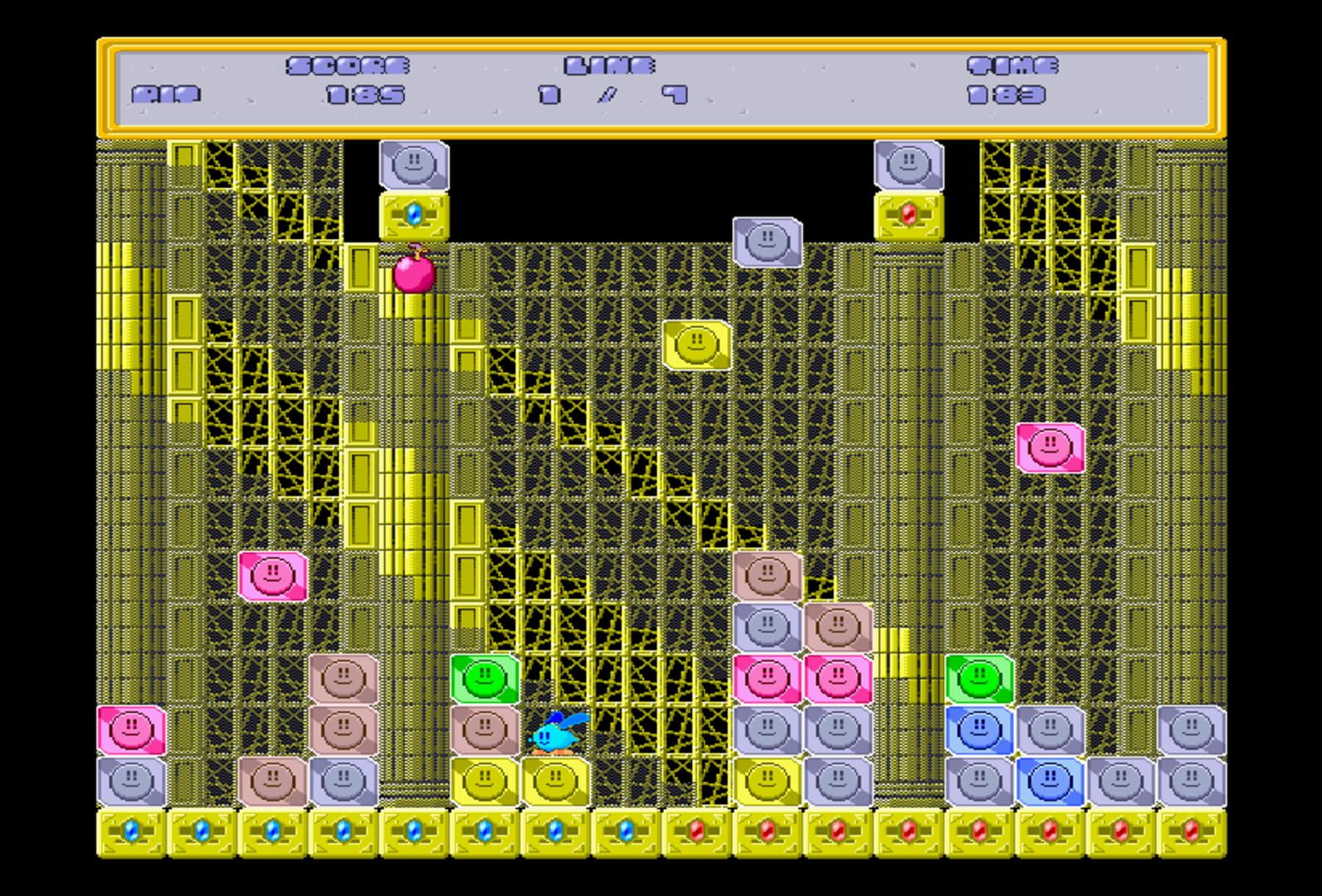Select the green smiley block beside the bird
Screen dimensions: 1322x896
(485, 678)
